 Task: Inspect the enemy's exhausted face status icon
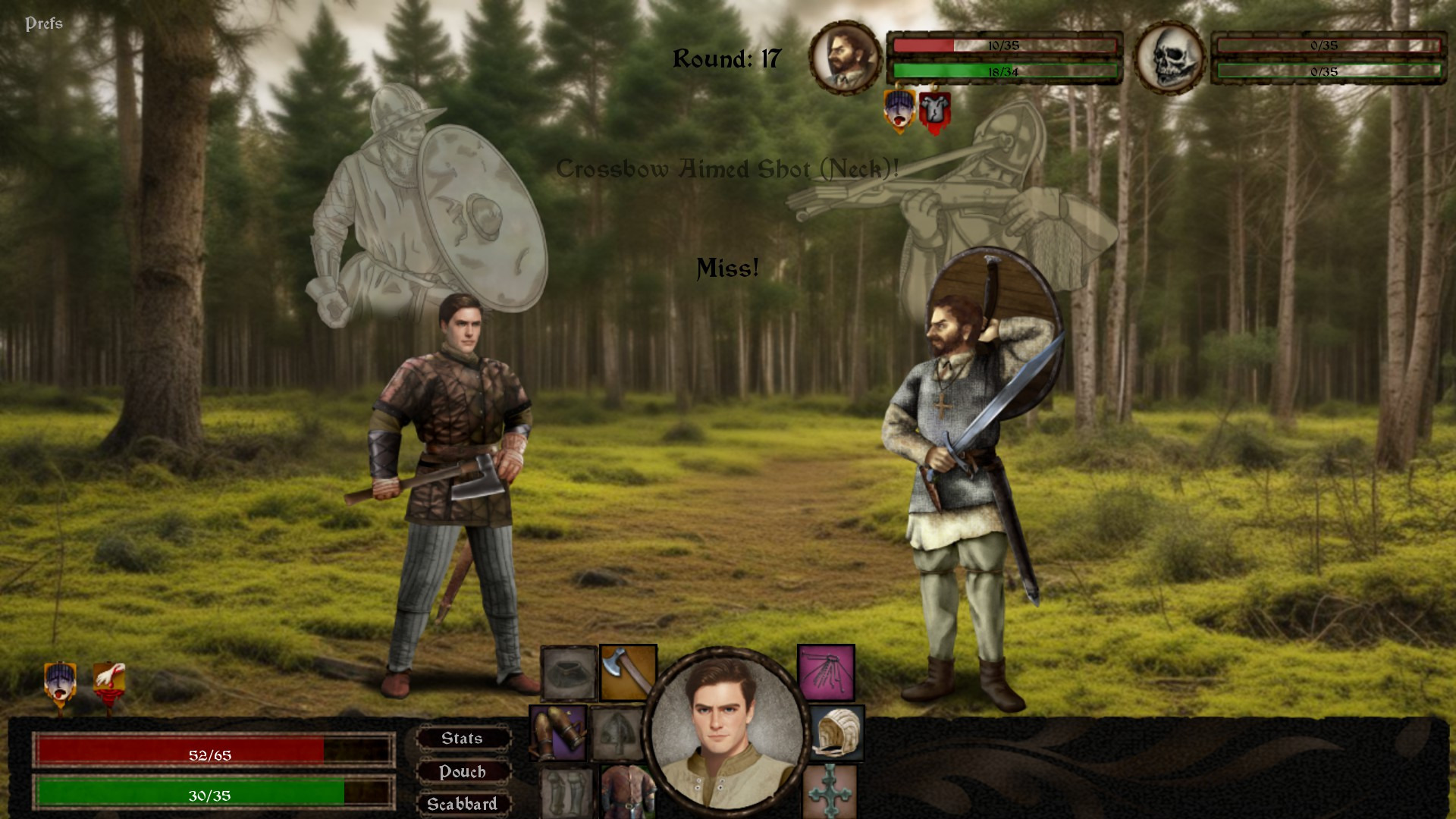click(x=899, y=111)
